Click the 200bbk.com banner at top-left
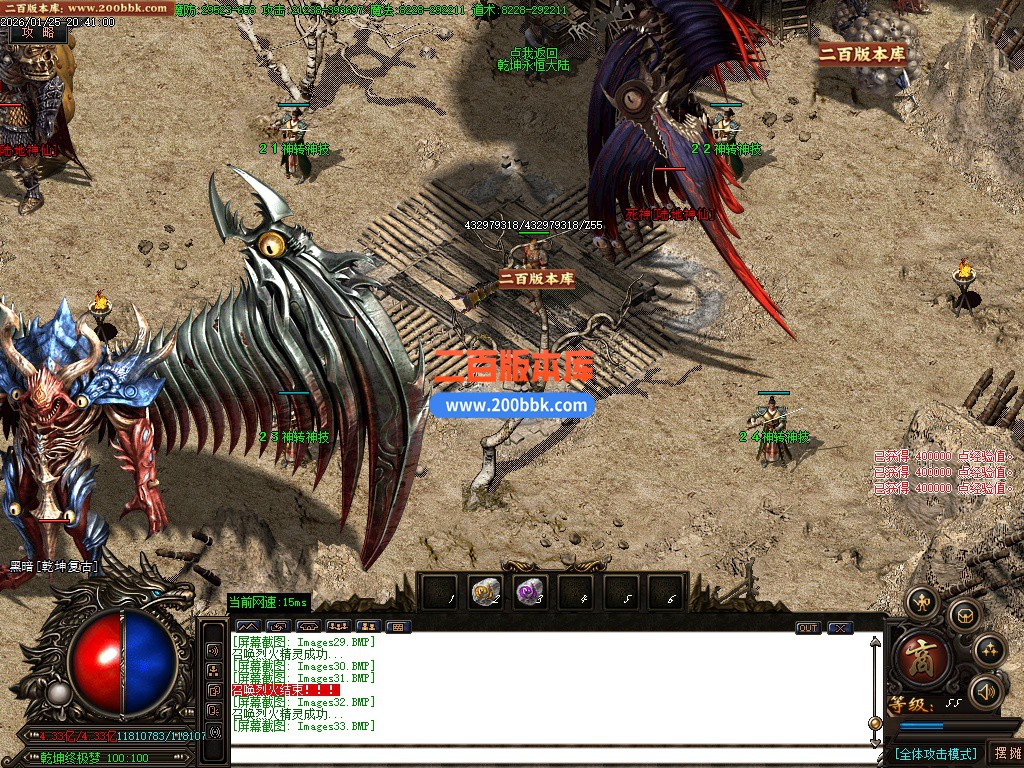This screenshot has width=1024, height=768. coord(86,8)
